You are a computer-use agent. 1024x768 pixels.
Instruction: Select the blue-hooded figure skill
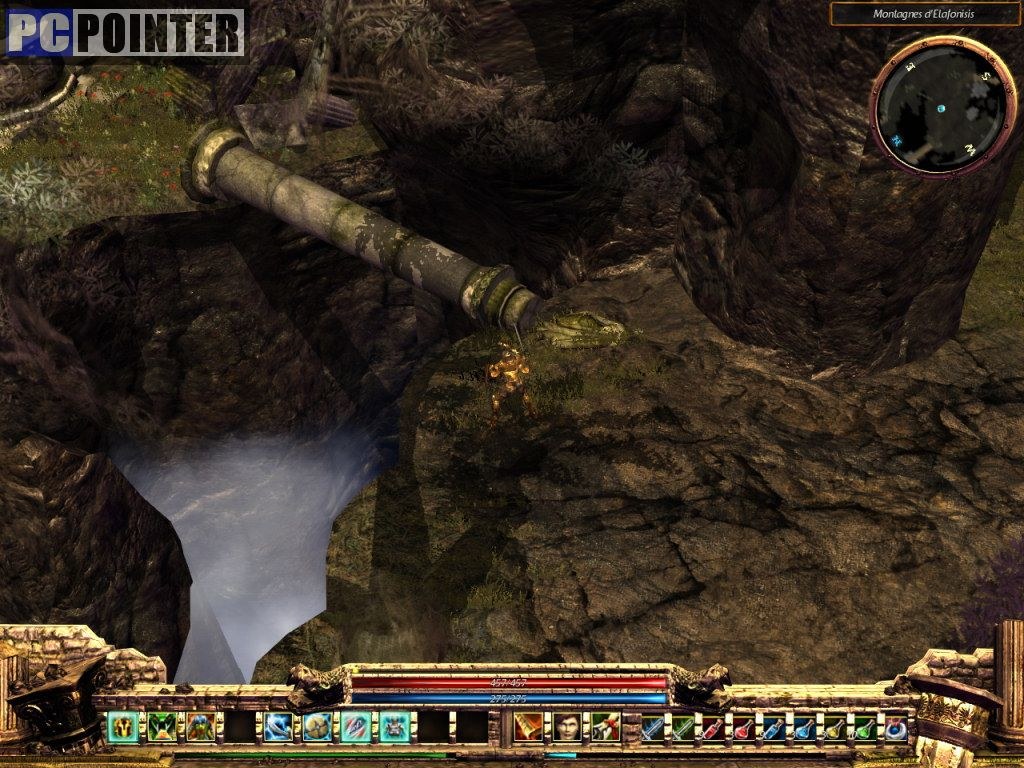coord(200,726)
